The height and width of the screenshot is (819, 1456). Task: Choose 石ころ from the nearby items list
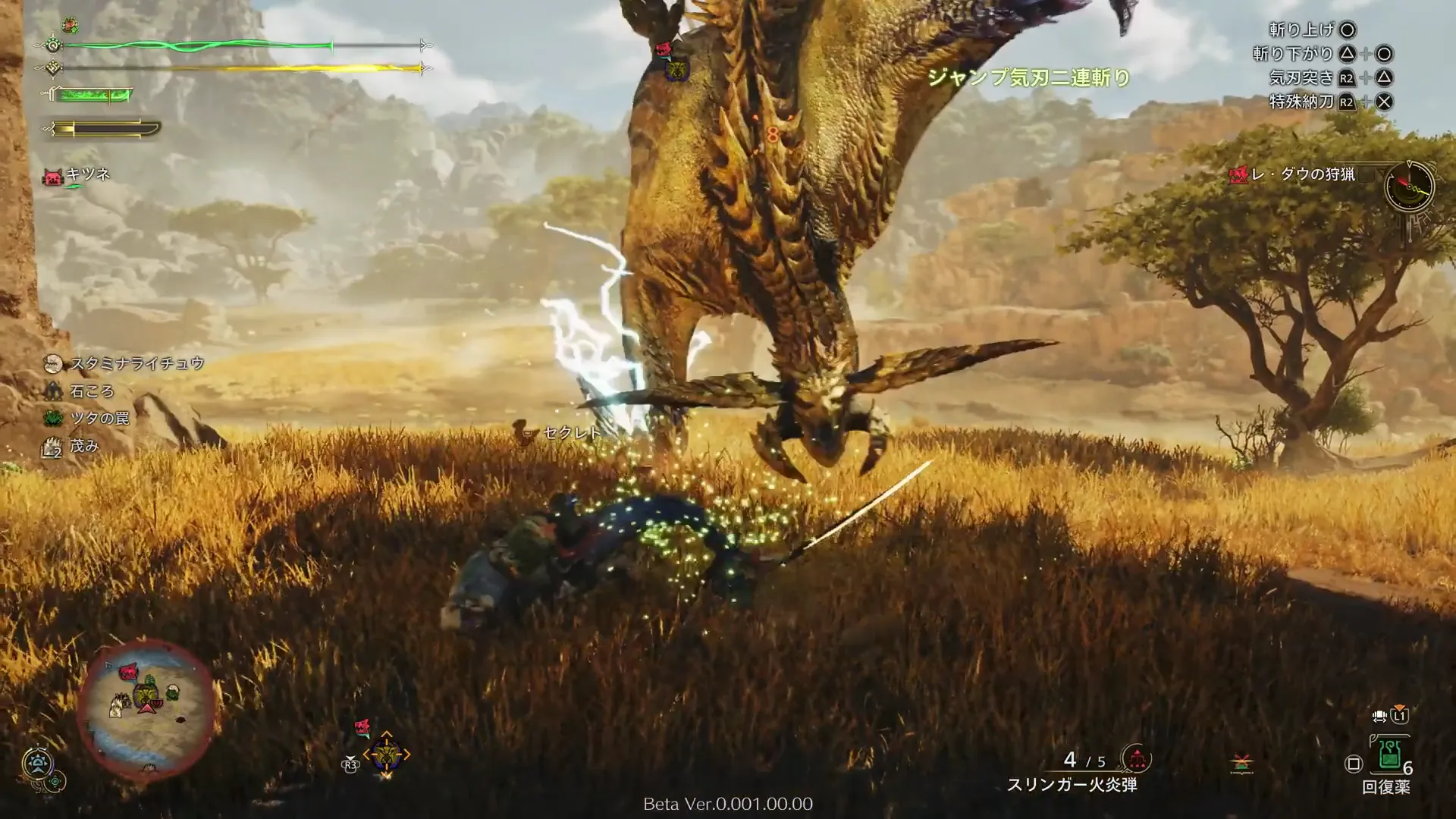click(91, 391)
